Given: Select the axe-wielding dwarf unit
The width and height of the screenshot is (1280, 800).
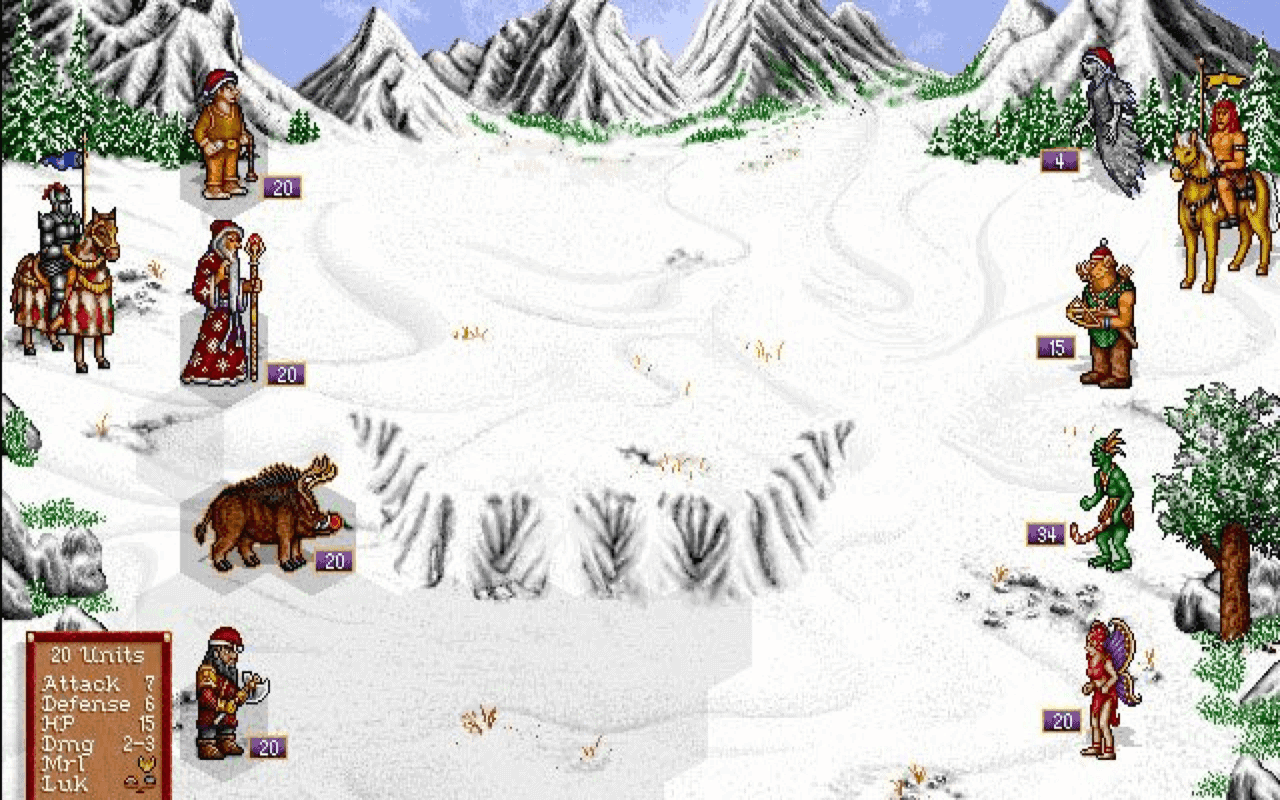Looking at the screenshot, I should click(225, 700).
